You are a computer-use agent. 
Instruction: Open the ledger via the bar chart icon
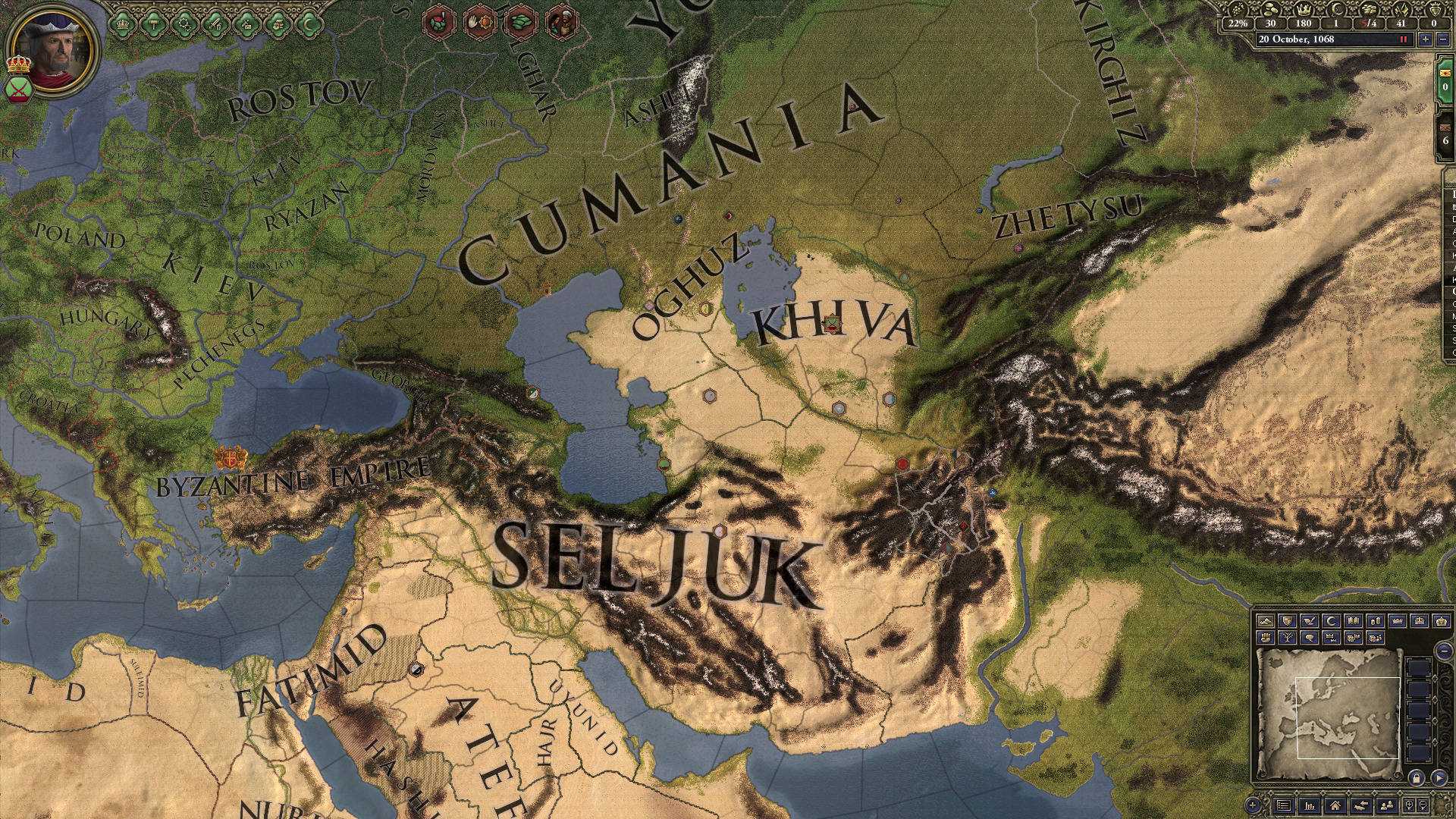(1310, 805)
